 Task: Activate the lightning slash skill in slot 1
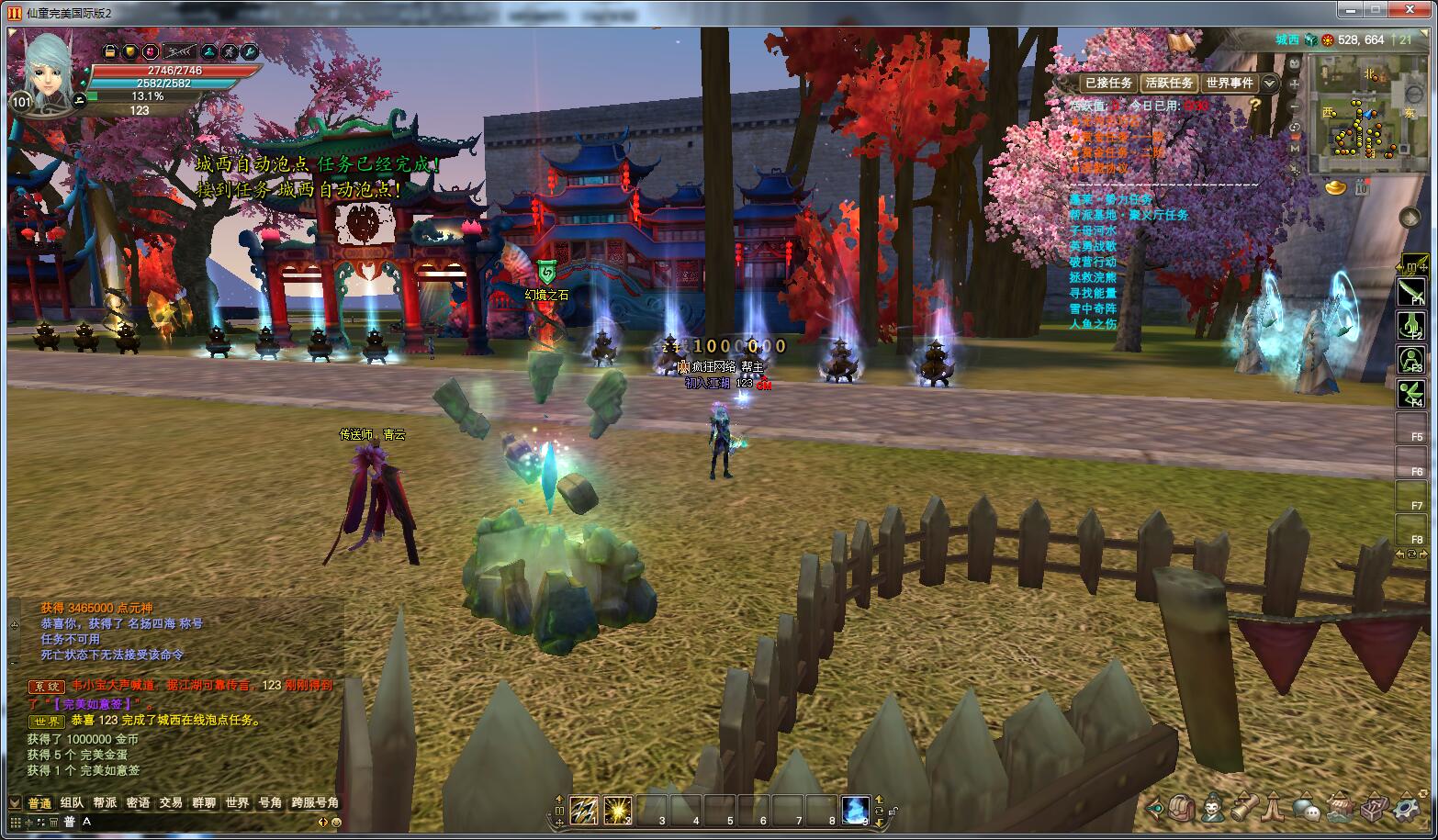click(x=584, y=810)
